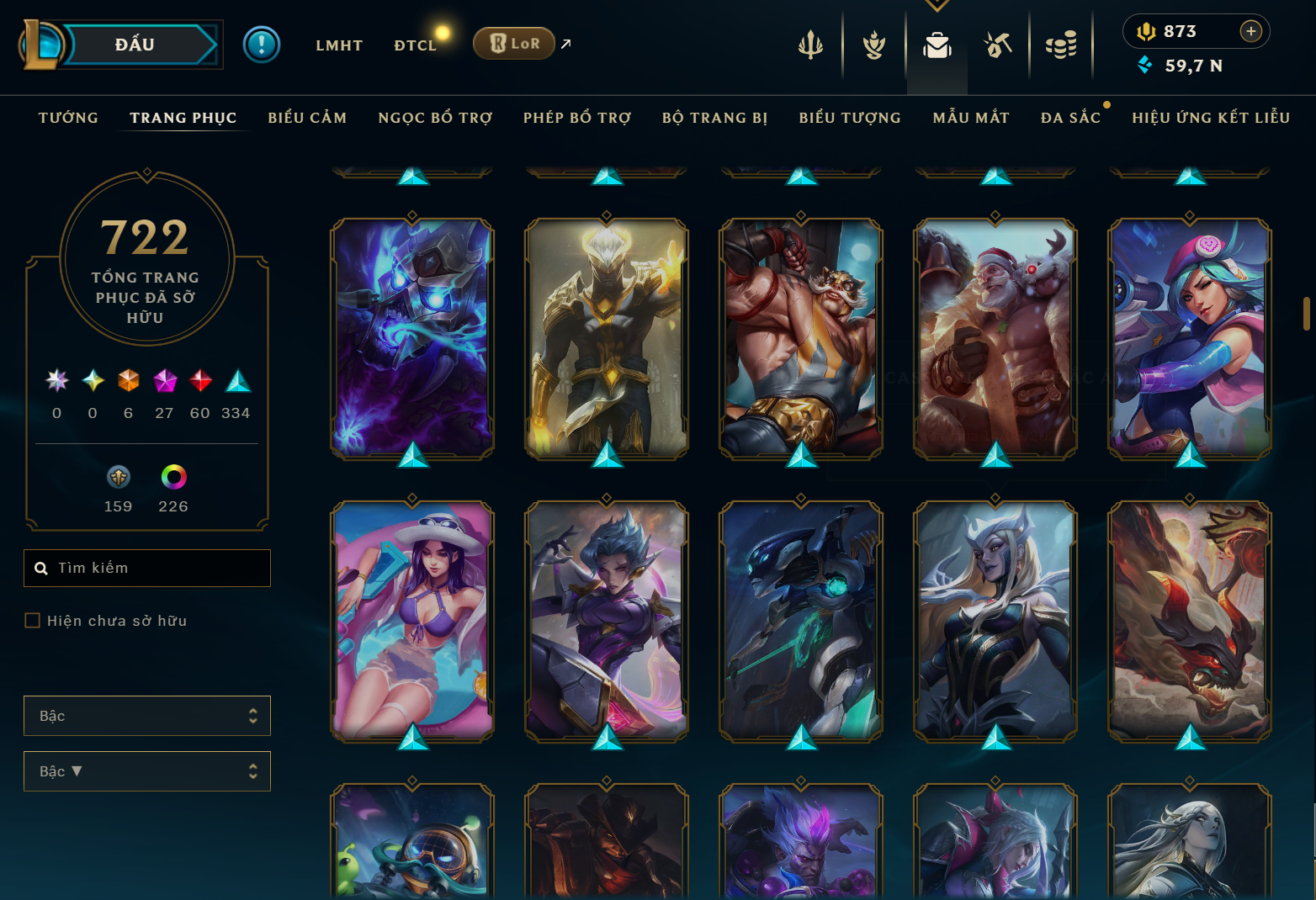The image size is (1316, 900).
Task: Click the plus button to buy RP
Action: coord(1251,31)
